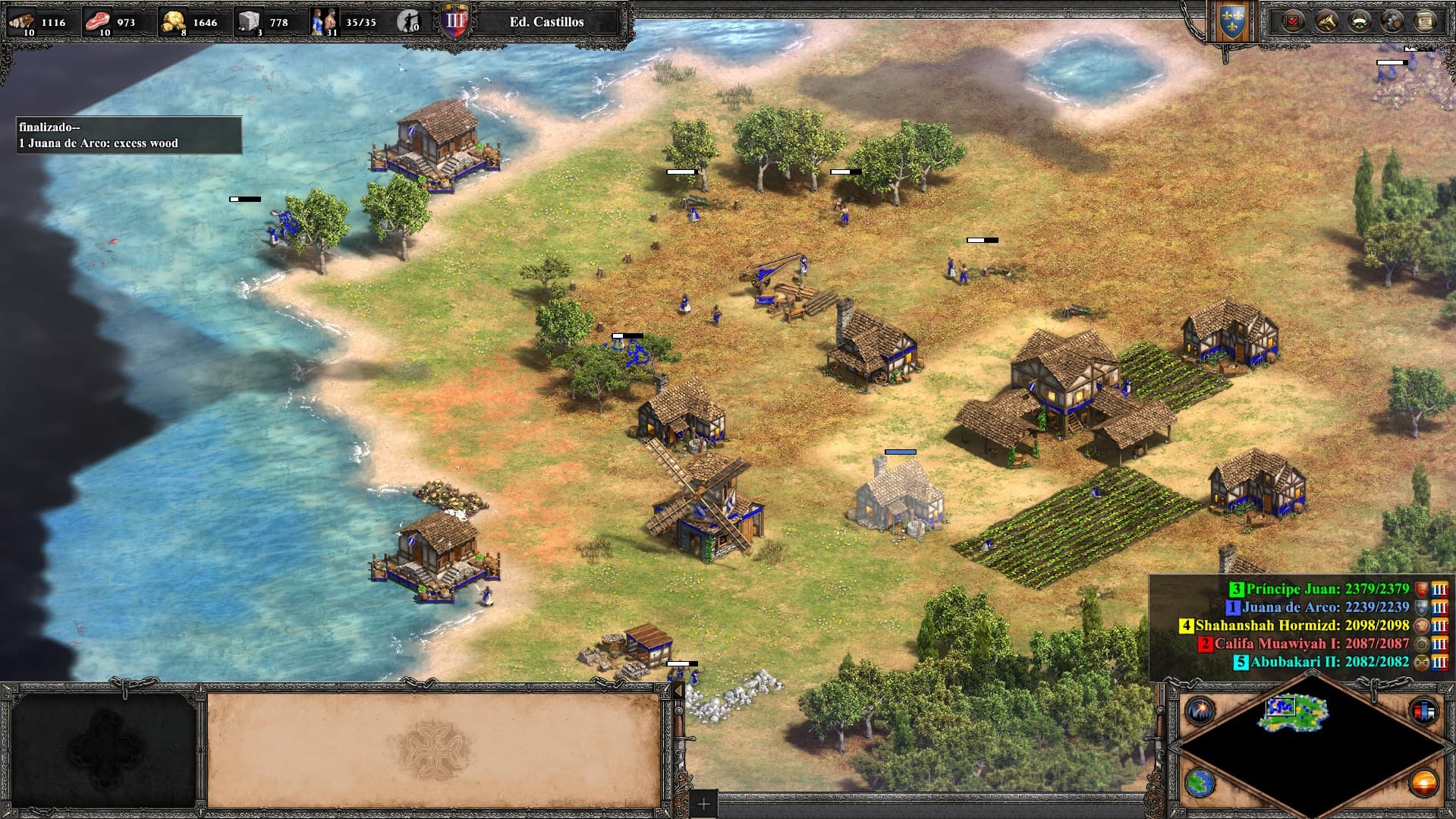Switch minimap to the globe terrain view
The image size is (1456, 819).
click(1200, 783)
